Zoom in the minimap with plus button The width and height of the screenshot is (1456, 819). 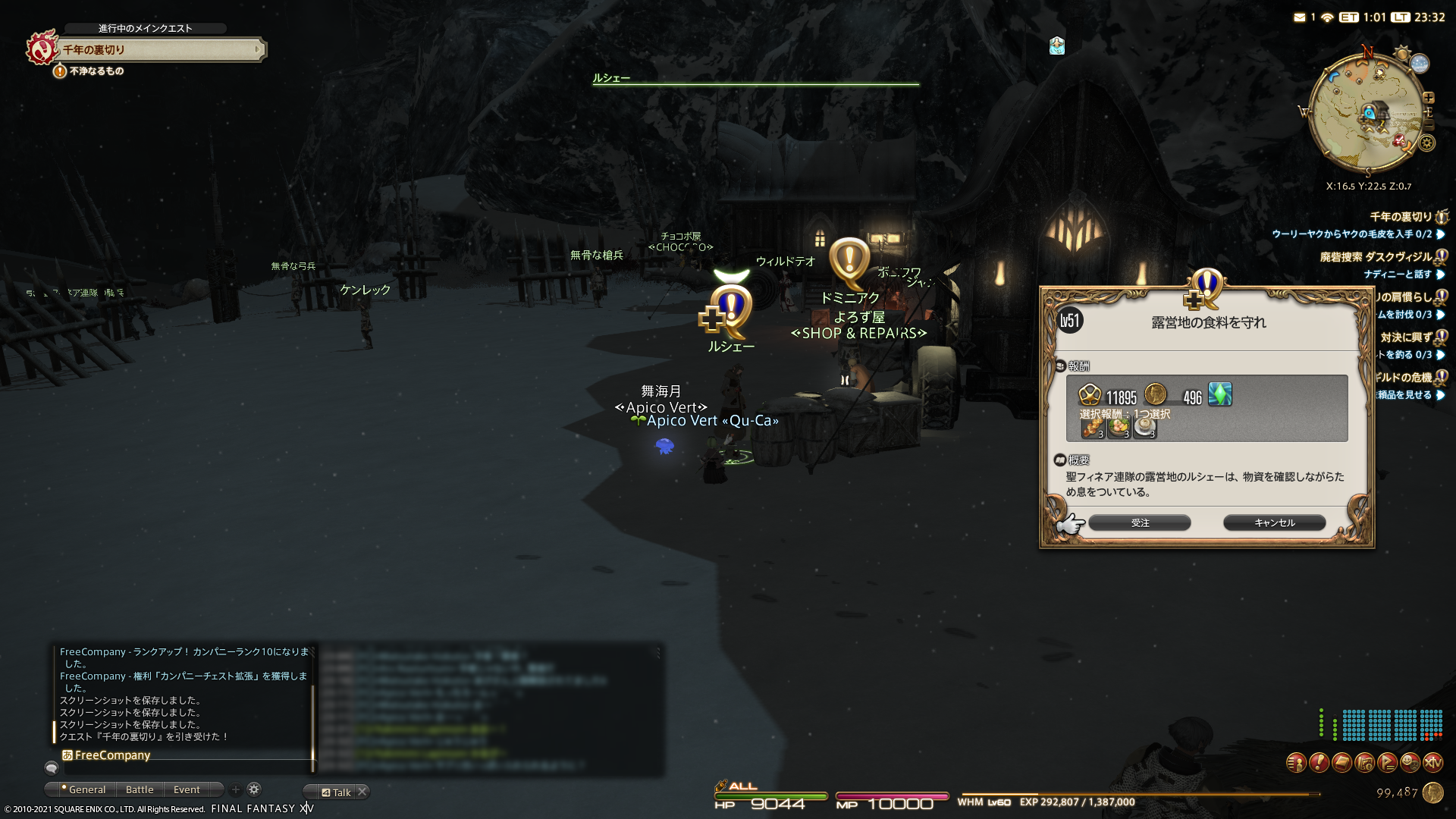coord(1429,98)
